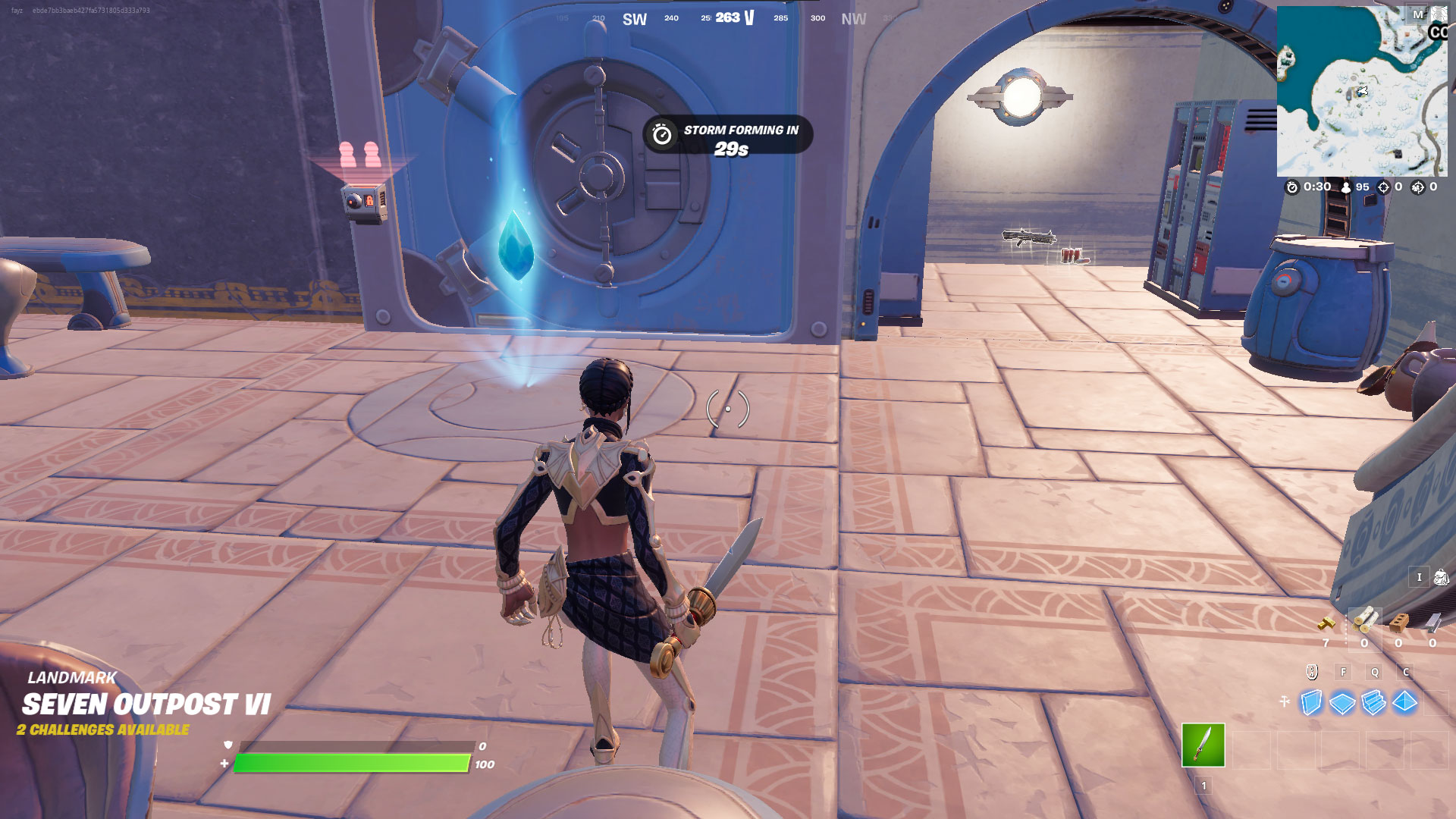Select the wall build piece icon
The image size is (1456, 819).
pos(1311,703)
